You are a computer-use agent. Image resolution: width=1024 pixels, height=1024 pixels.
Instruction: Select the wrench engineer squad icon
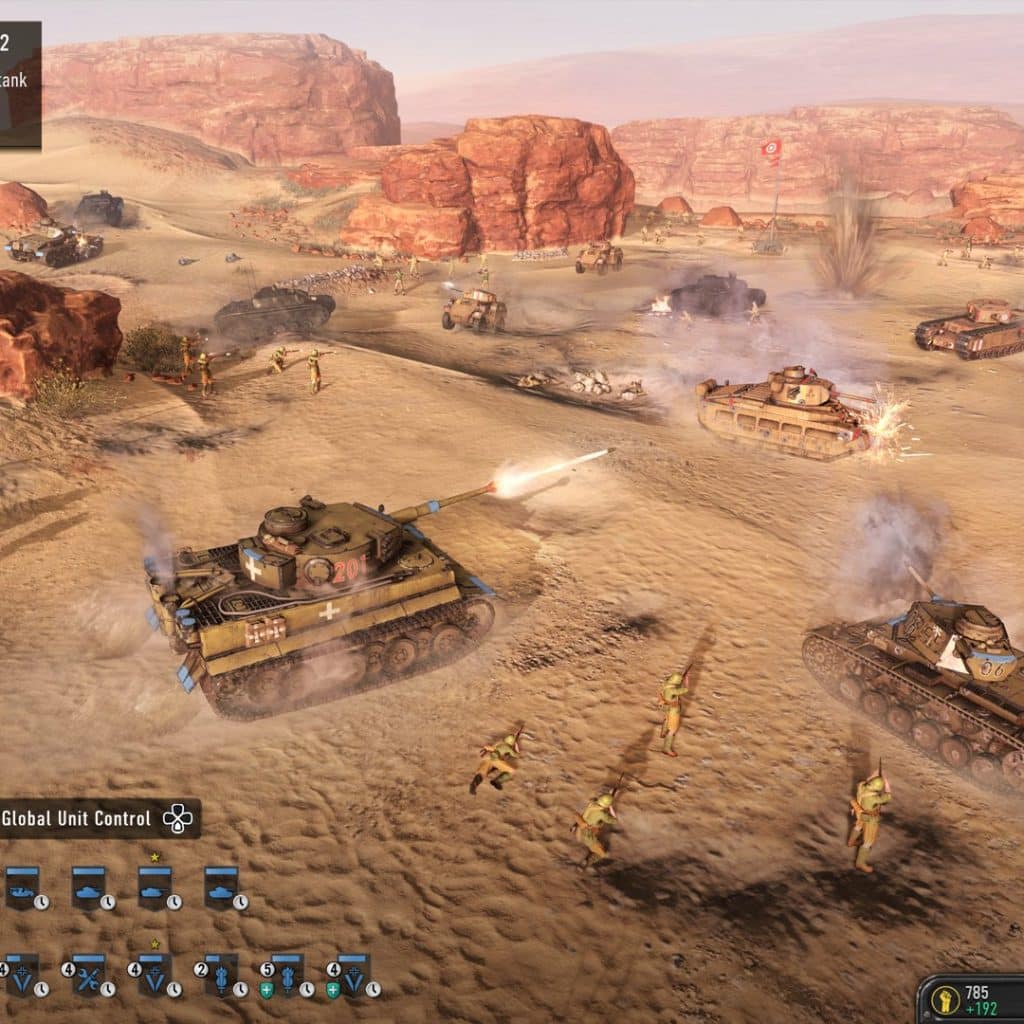click(x=88, y=974)
